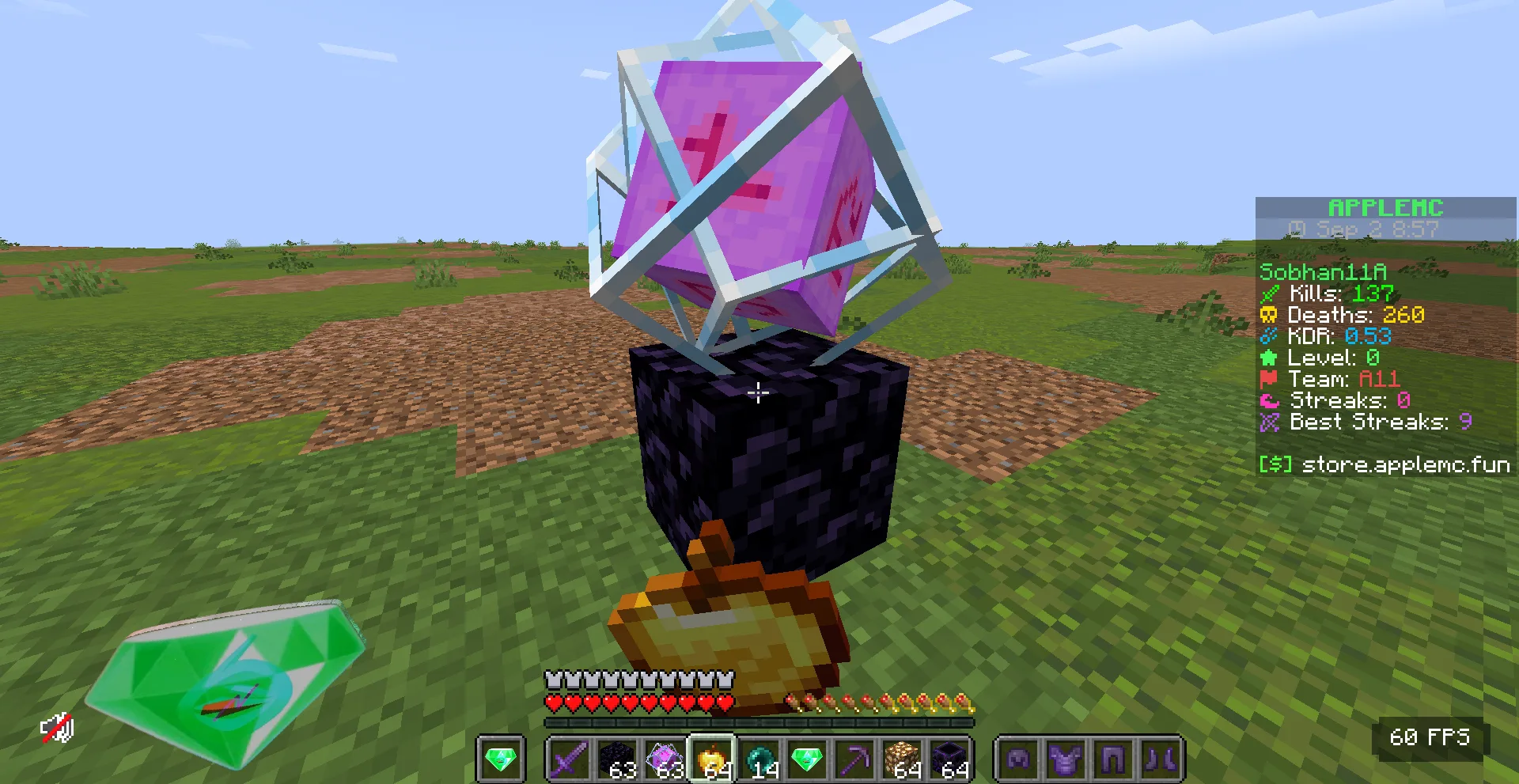Image resolution: width=1519 pixels, height=784 pixels.
Task: Click the Netherite Helmet armor indicator
Action: tap(1017, 757)
